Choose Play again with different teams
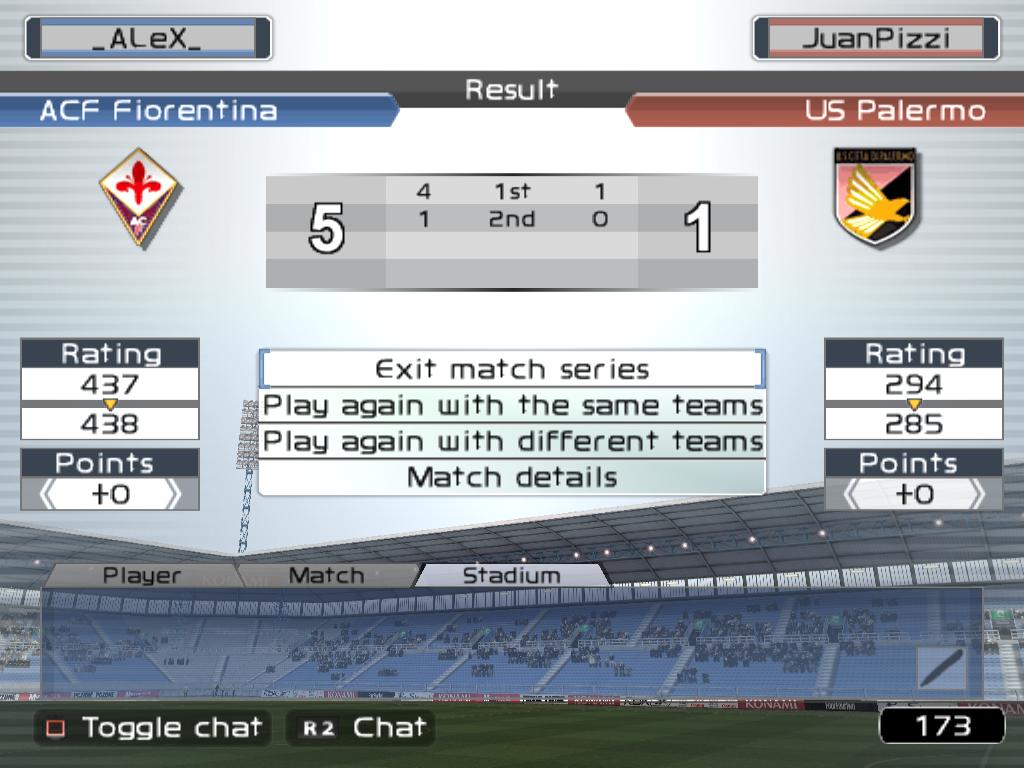1024x768 pixels. pyautogui.click(x=512, y=441)
